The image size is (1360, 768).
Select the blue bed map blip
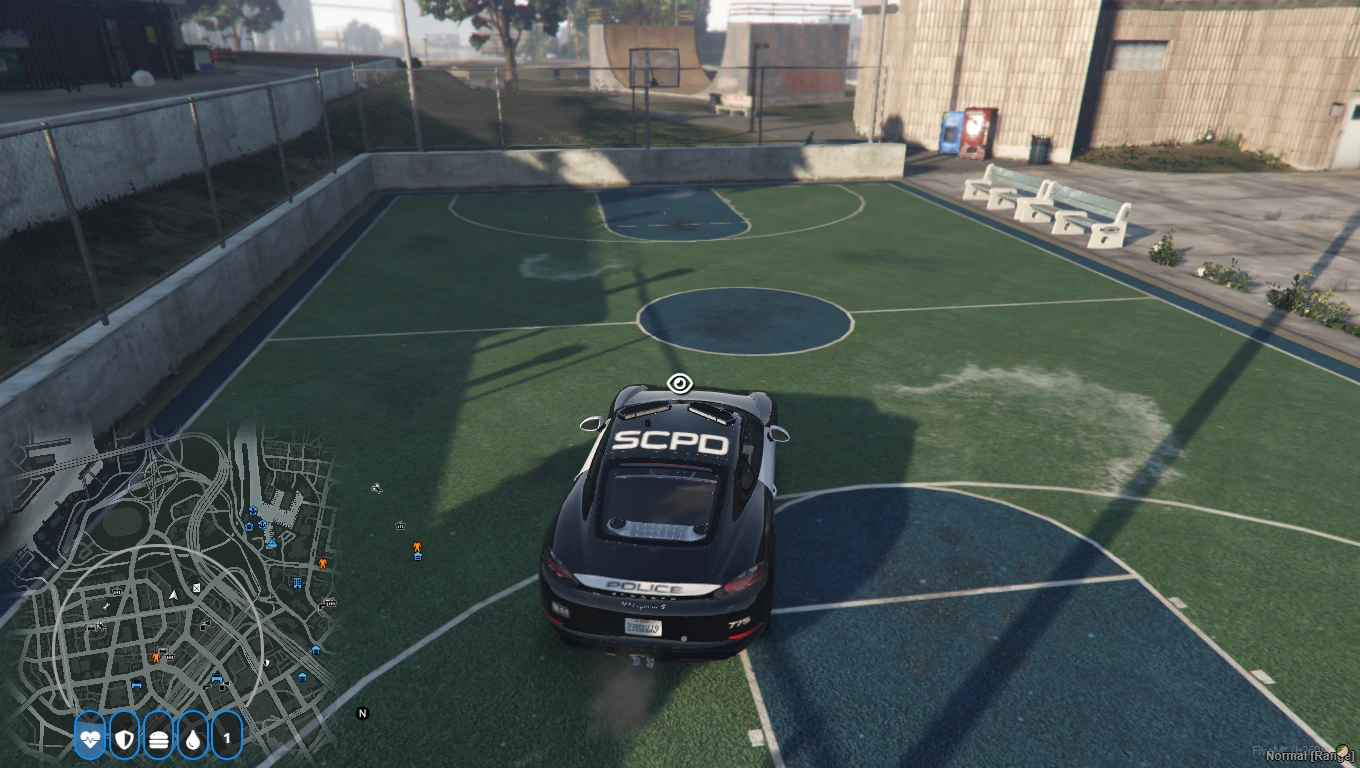tap(137, 684)
